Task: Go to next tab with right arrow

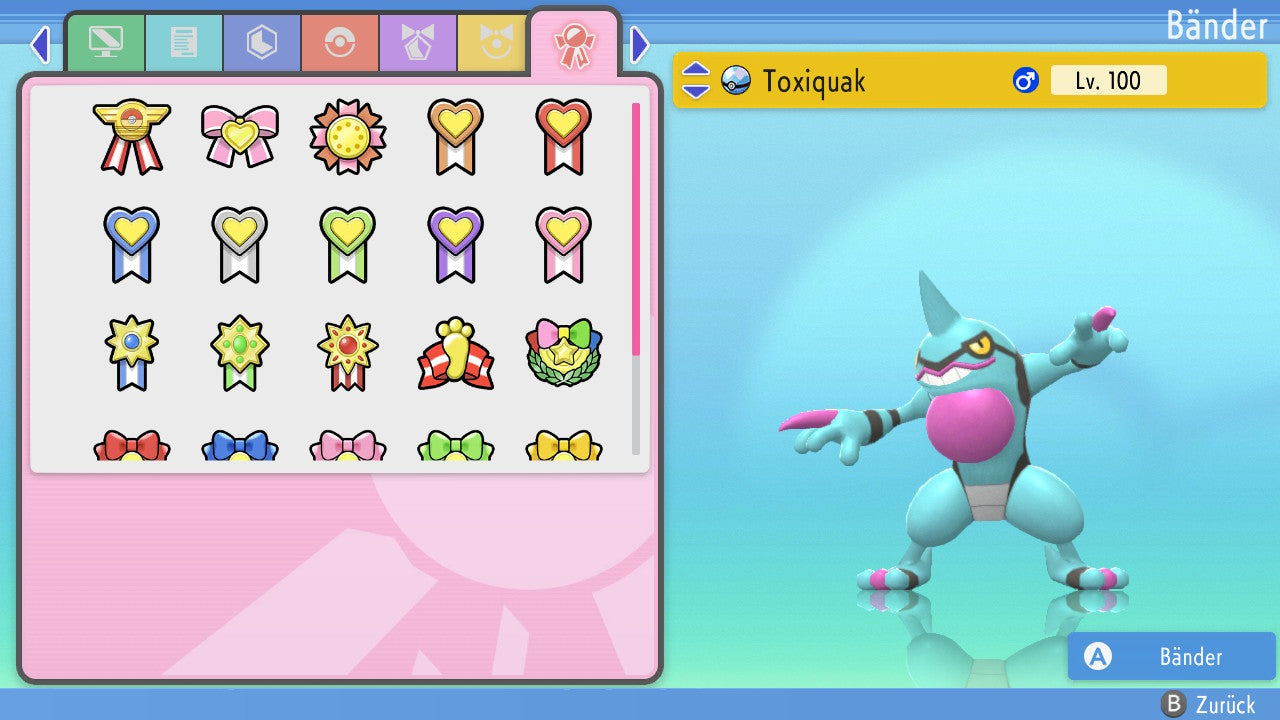Action: 640,44
